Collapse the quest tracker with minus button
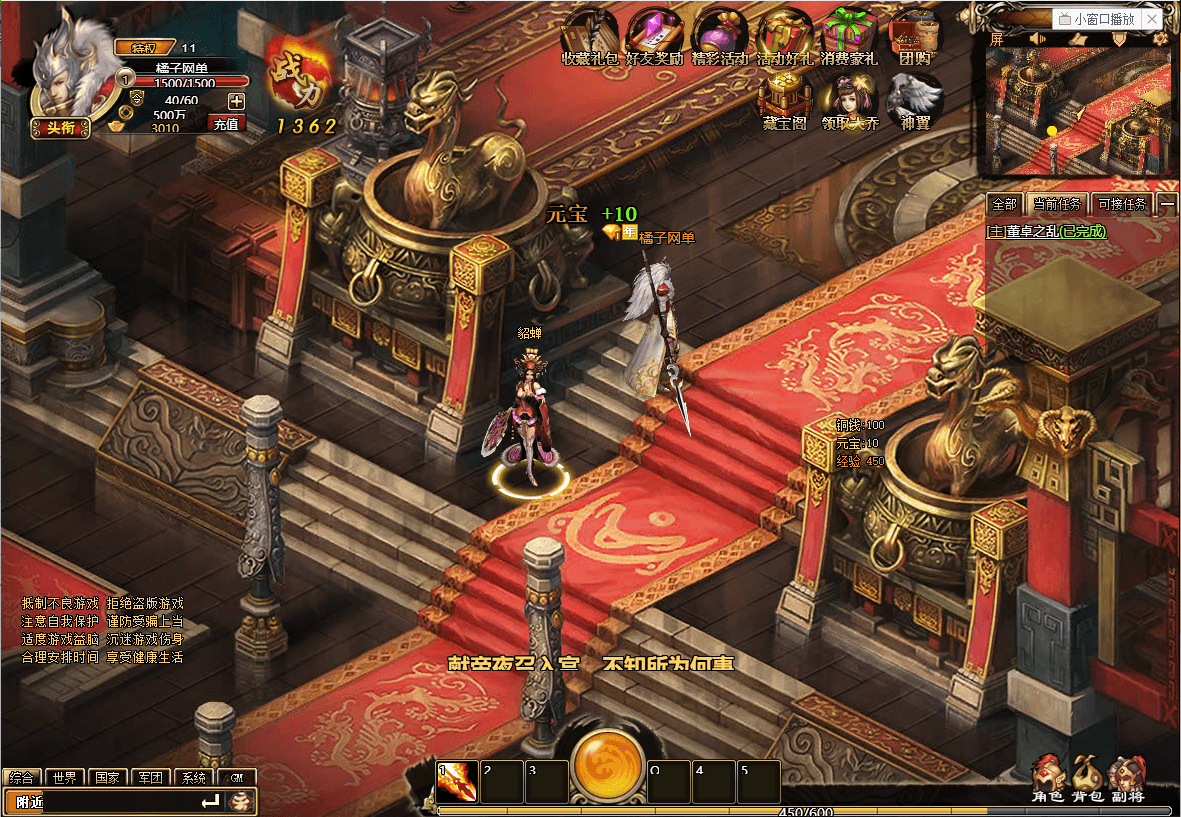The image size is (1181, 817). coord(1167,204)
